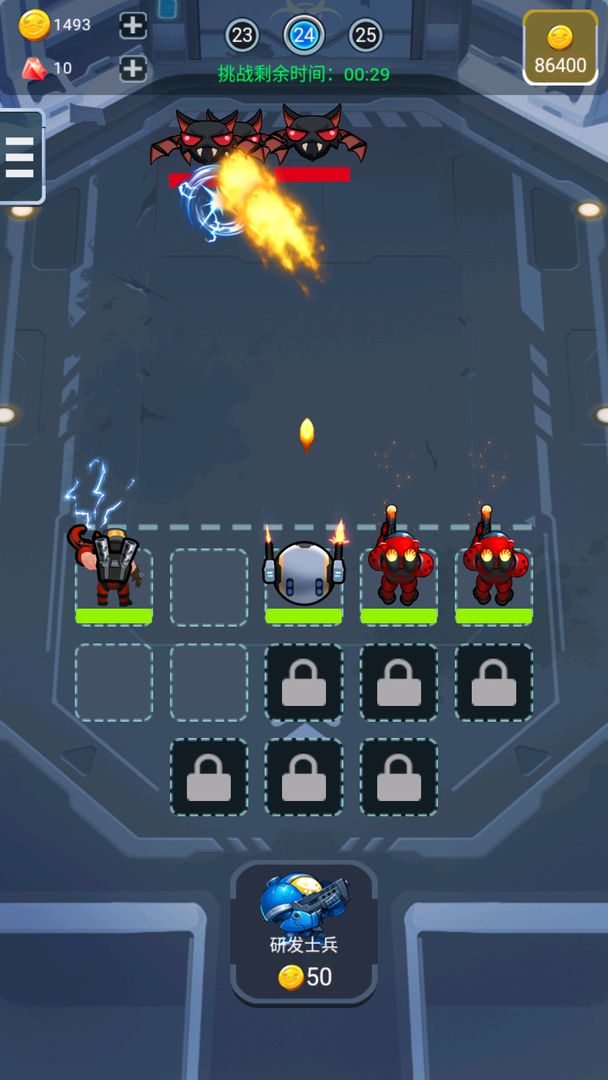Select current level 24 indicator
This screenshot has height=1080, width=608.
point(304,36)
